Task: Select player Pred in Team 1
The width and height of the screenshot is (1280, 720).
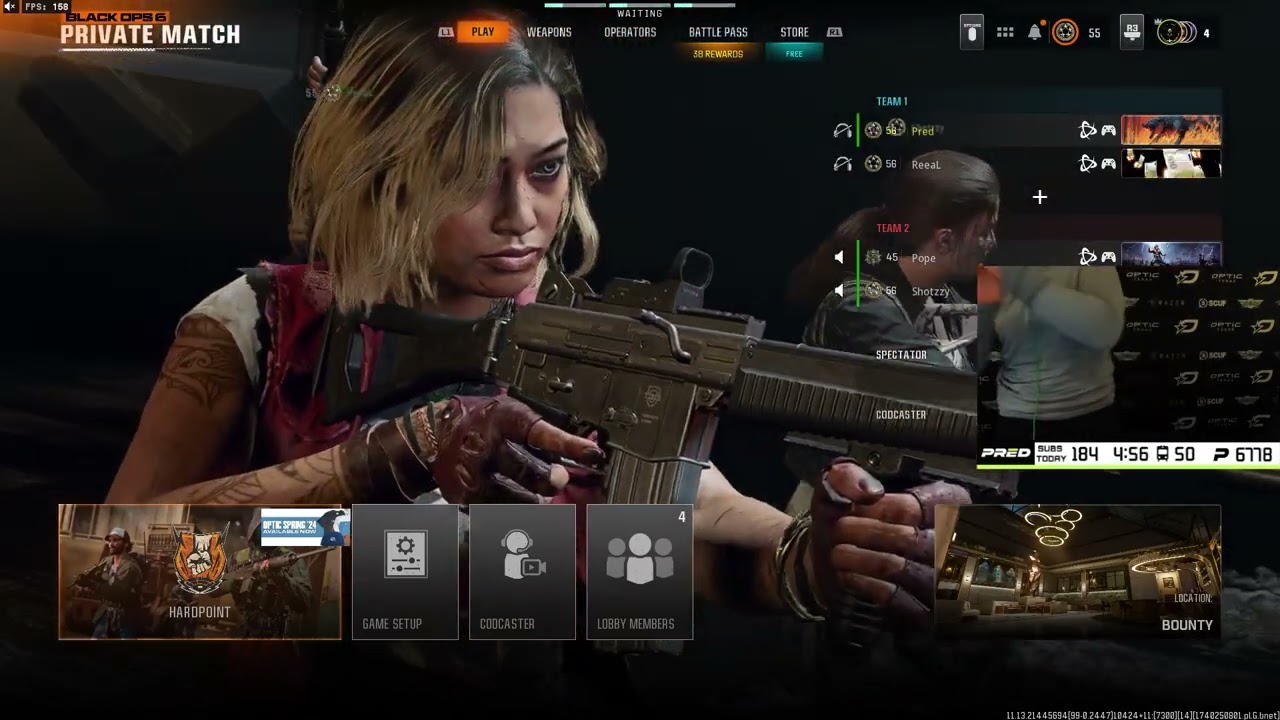Action: 923,131
